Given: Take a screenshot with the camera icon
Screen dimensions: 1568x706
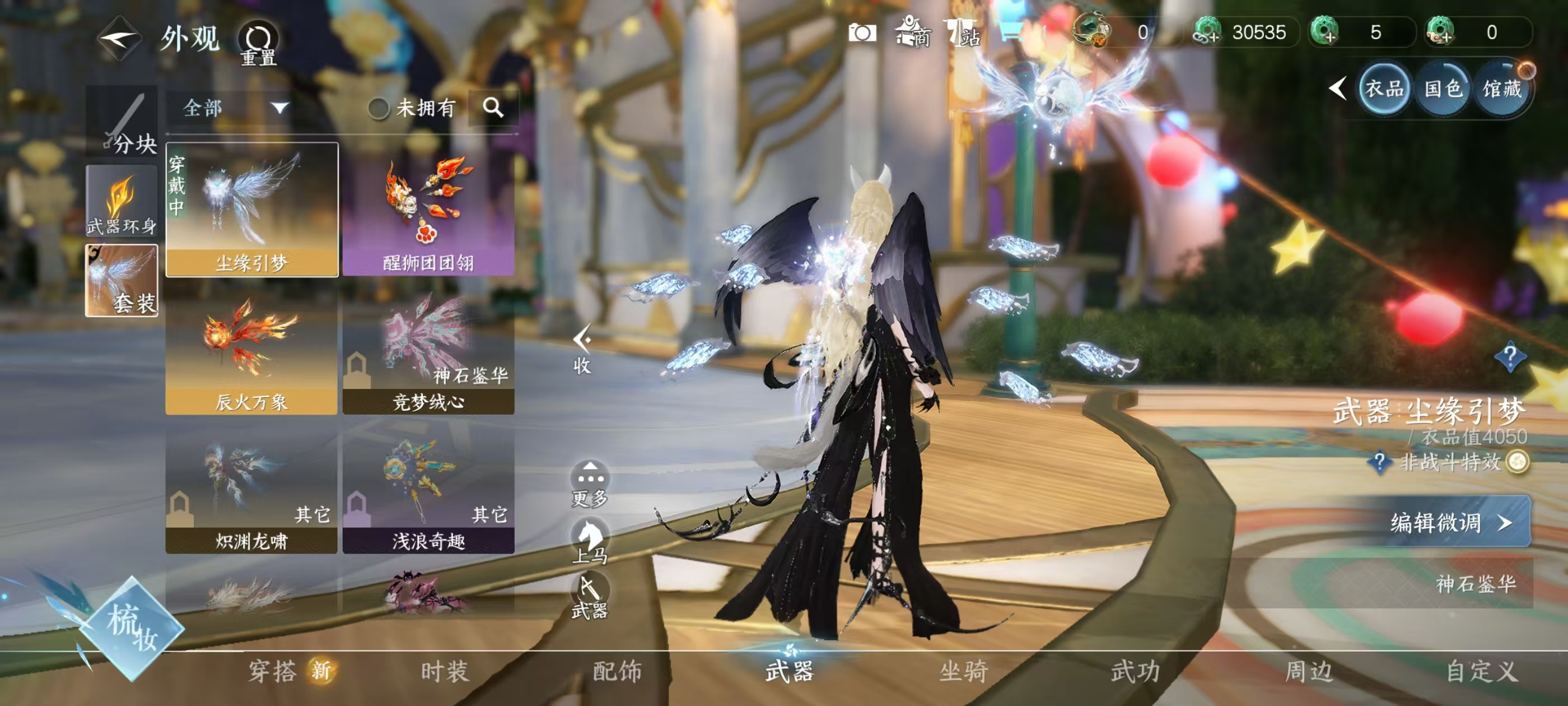Looking at the screenshot, I should pyautogui.click(x=862, y=33).
